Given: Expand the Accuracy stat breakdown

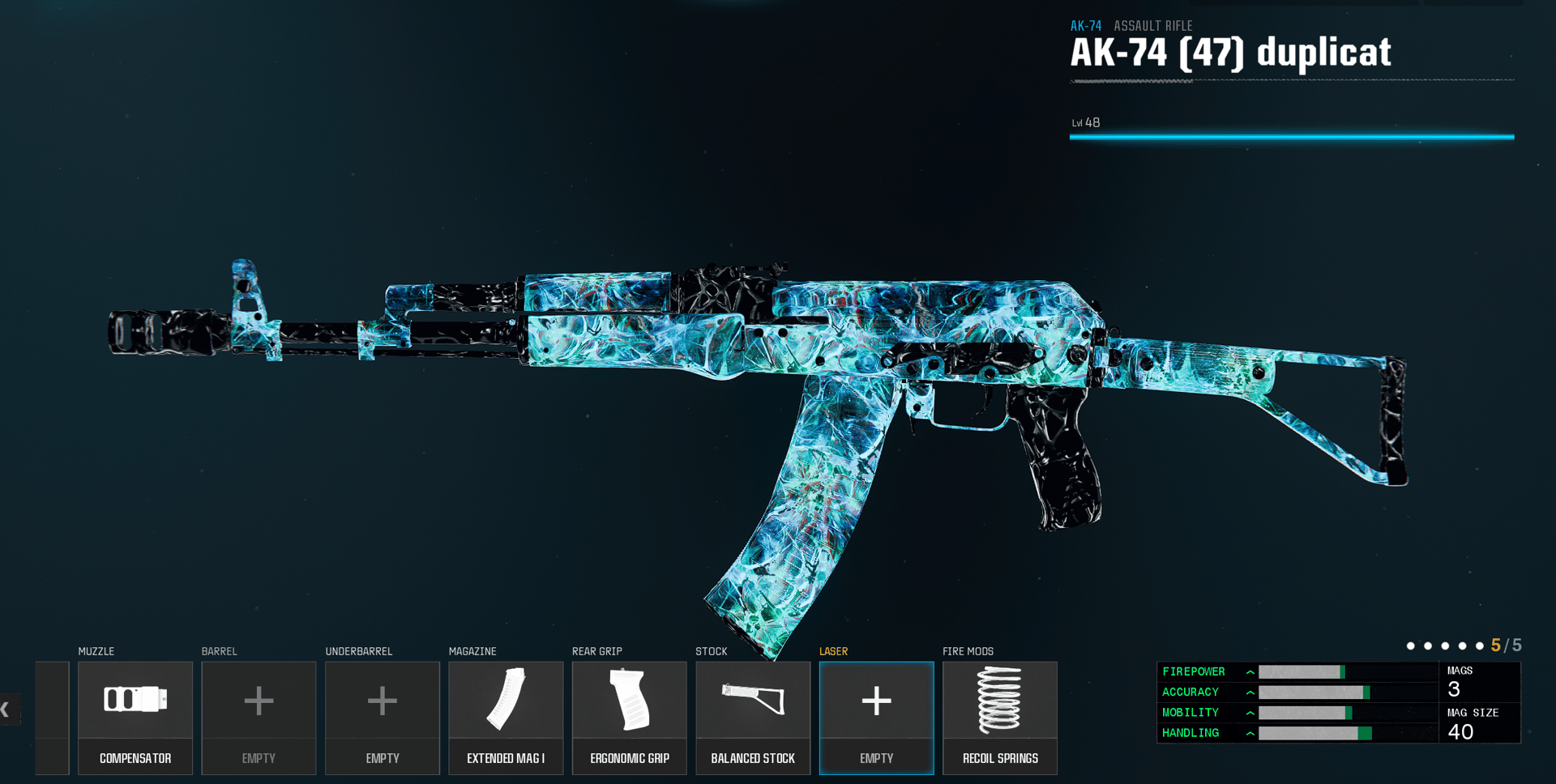Looking at the screenshot, I should pos(1250,692).
